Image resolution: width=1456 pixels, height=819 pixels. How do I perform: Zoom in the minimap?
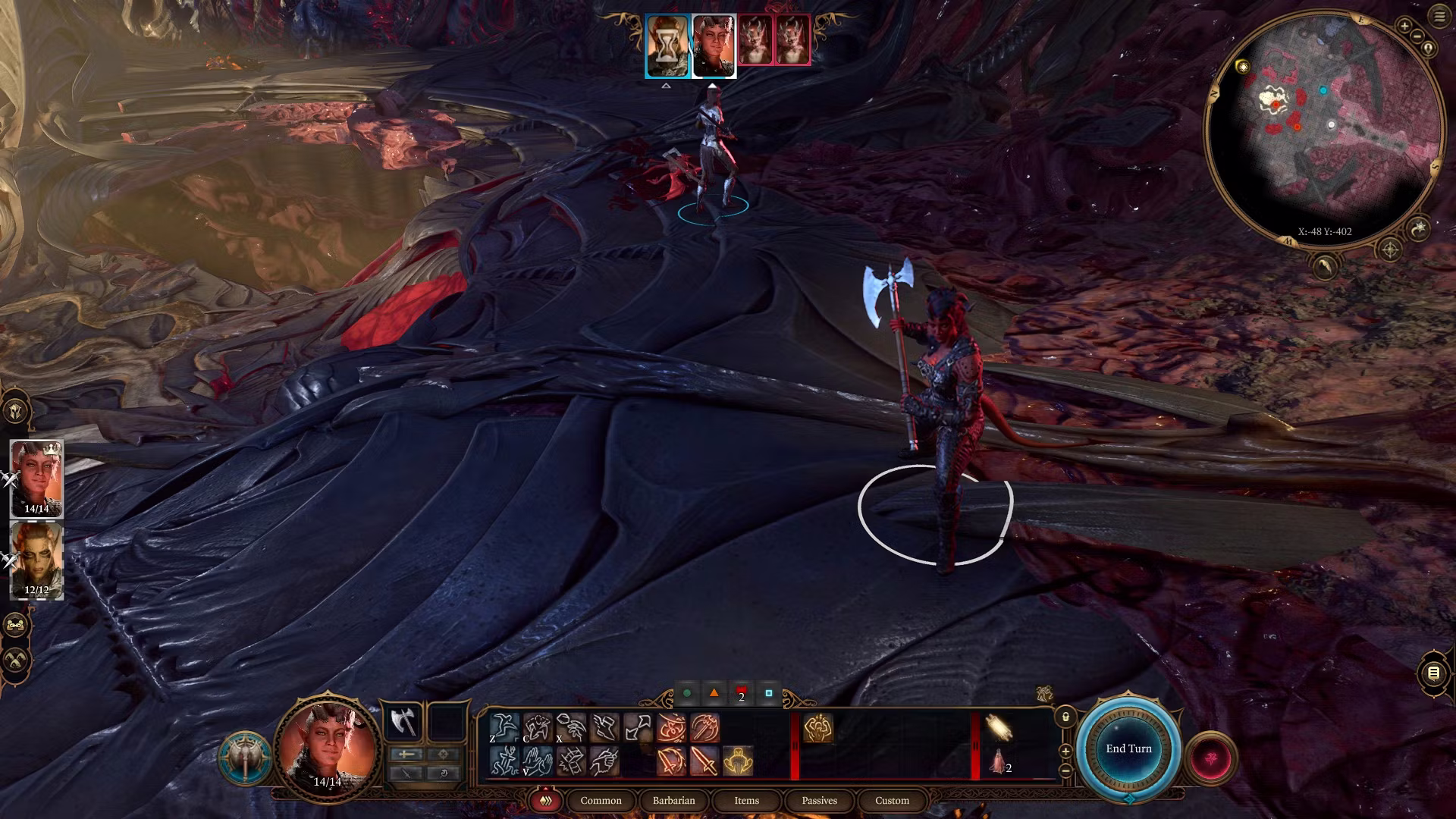click(1404, 27)
